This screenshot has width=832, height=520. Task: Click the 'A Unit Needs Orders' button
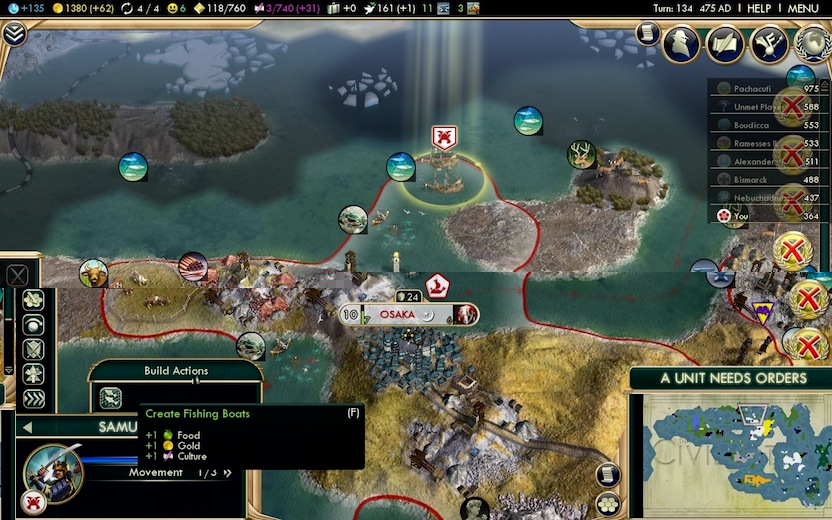coord(732,378)
